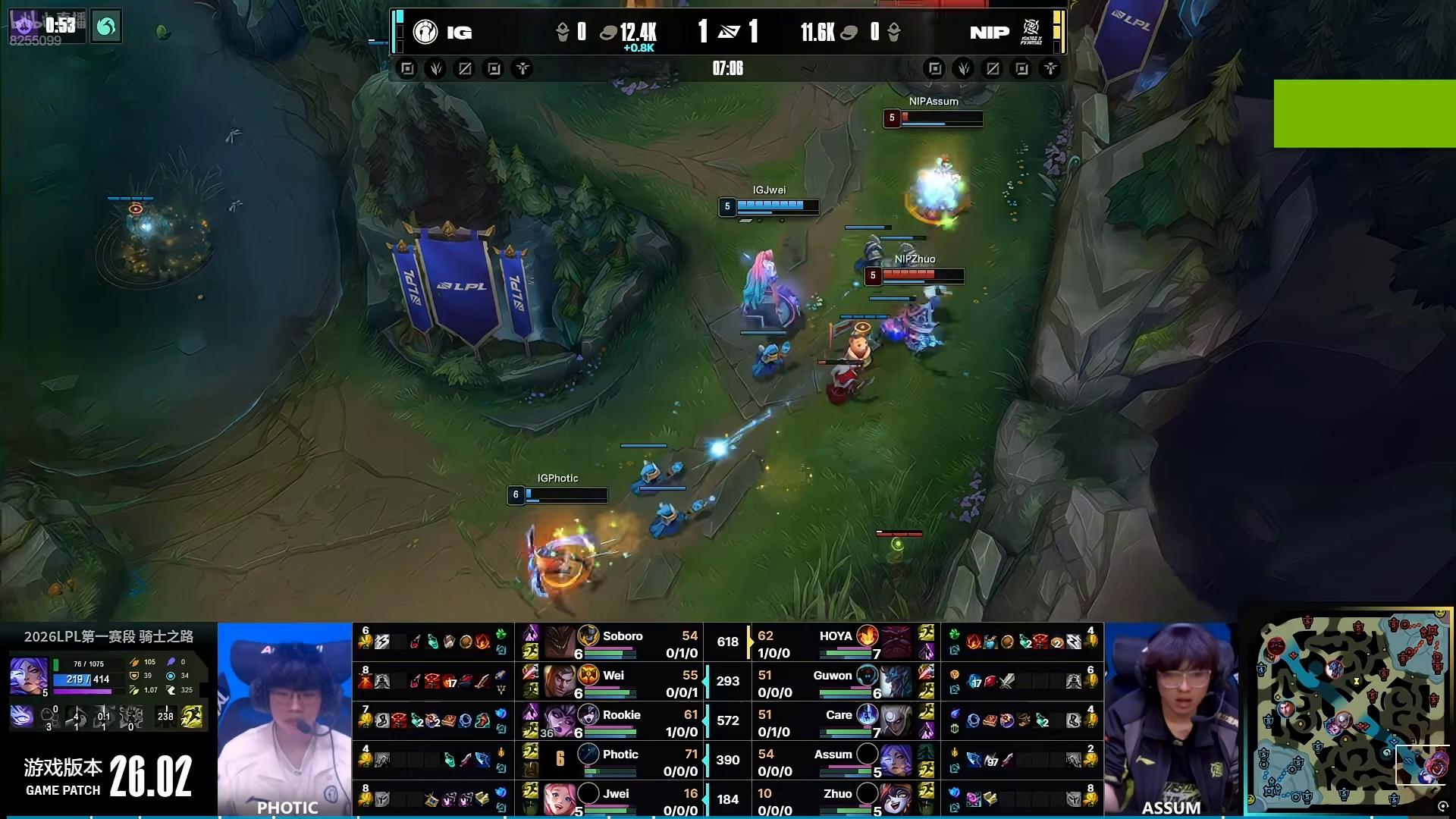The width and height of the screenshot is (1456, 819).
Task: Open ASSUM player camera thumbnail
Action: tap(1171, 719)
